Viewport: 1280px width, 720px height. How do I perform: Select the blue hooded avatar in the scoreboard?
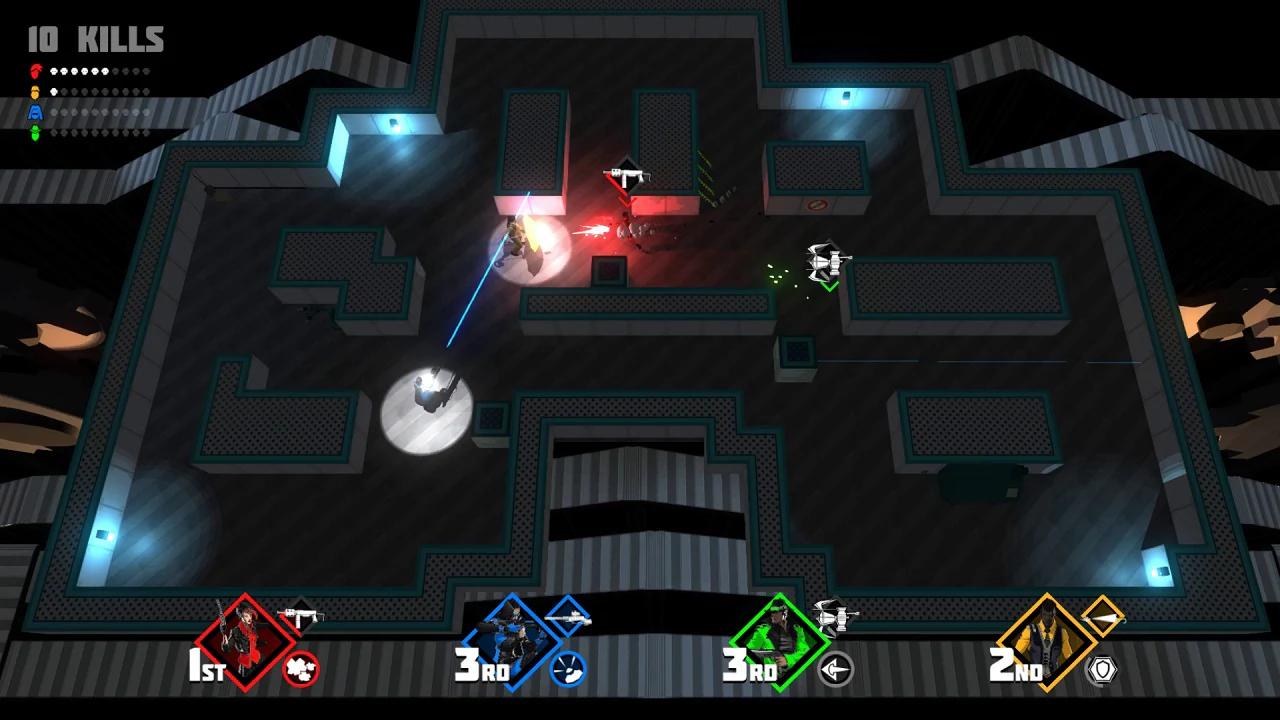pos(36,112)
